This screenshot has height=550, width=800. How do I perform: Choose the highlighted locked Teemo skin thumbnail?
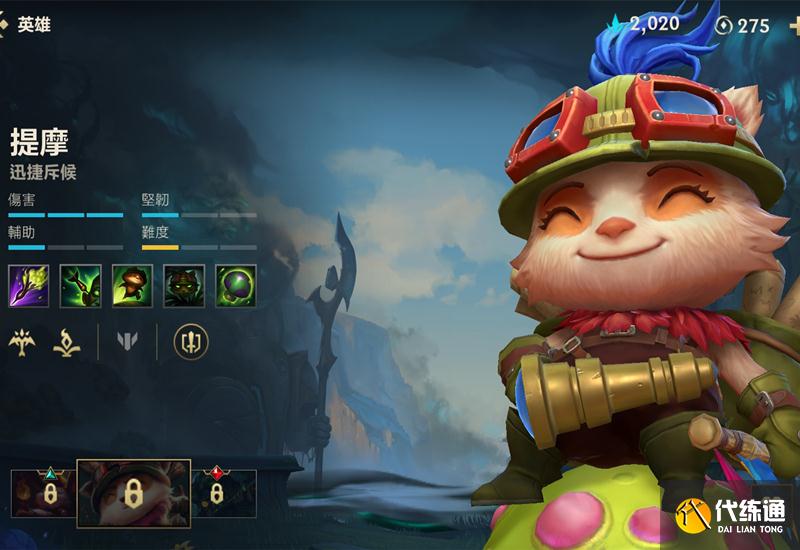(x=133, y=493)
